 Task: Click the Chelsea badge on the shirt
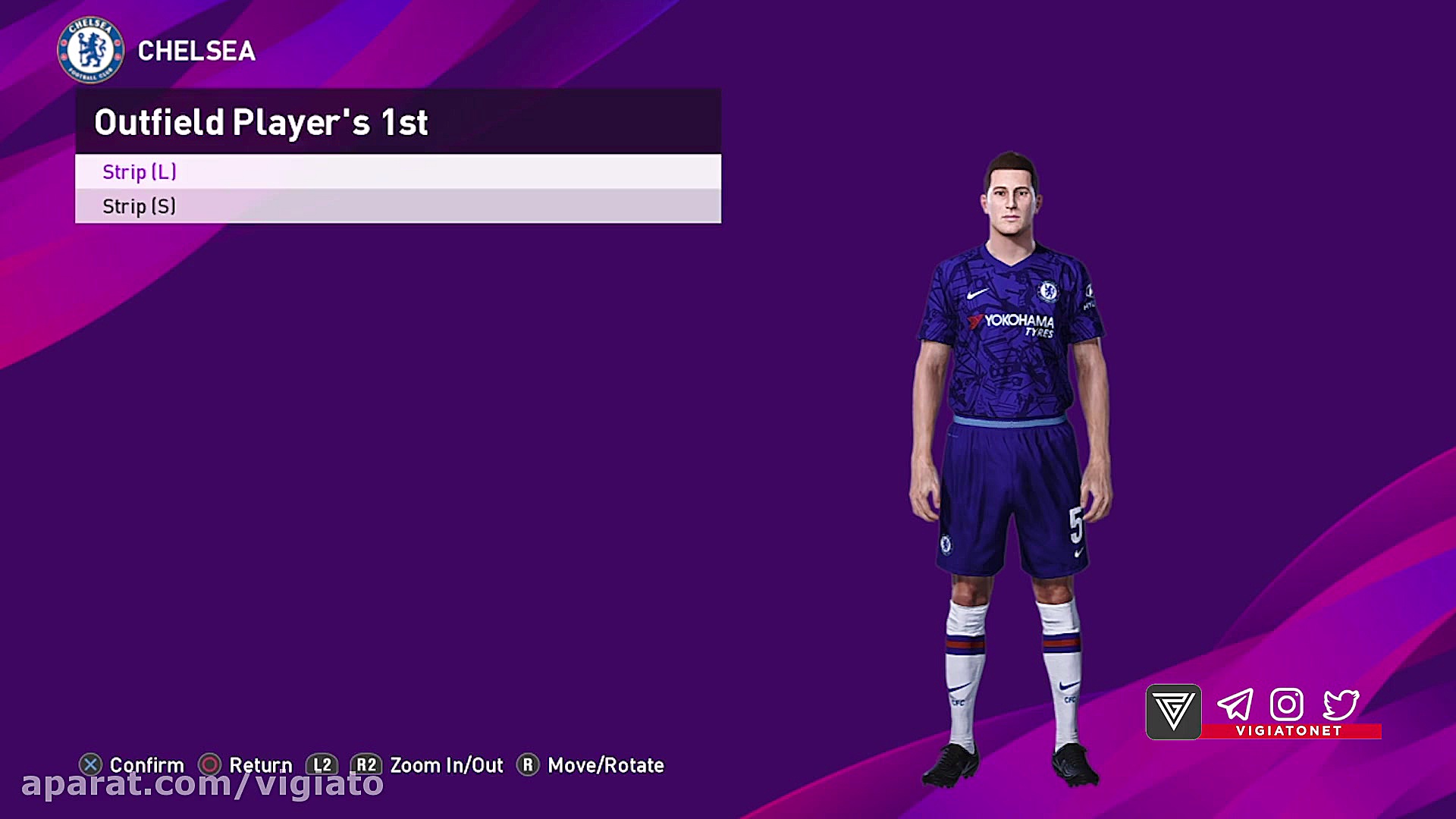[1048, 291]
